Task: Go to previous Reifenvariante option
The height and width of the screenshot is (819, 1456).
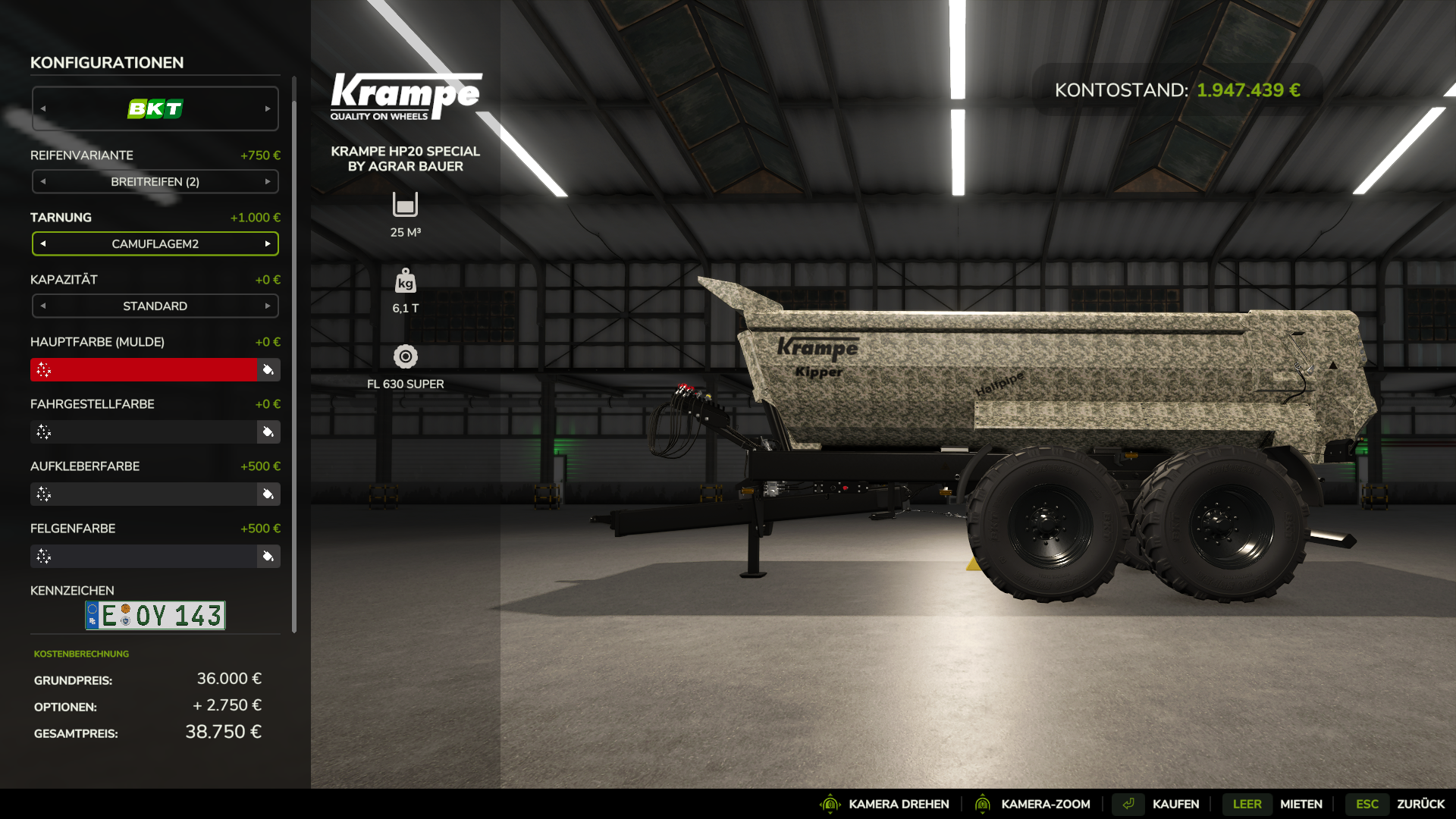Action: [43, 182]
